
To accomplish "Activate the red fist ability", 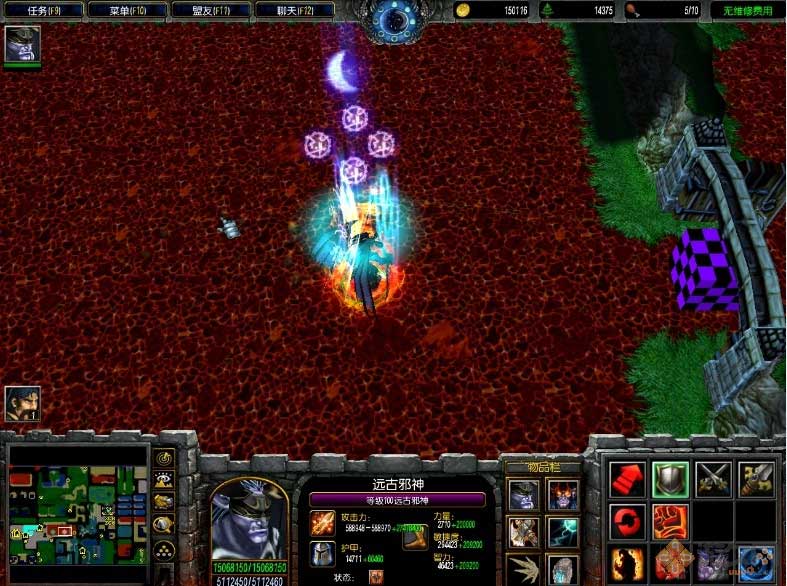I will (670, 521).
